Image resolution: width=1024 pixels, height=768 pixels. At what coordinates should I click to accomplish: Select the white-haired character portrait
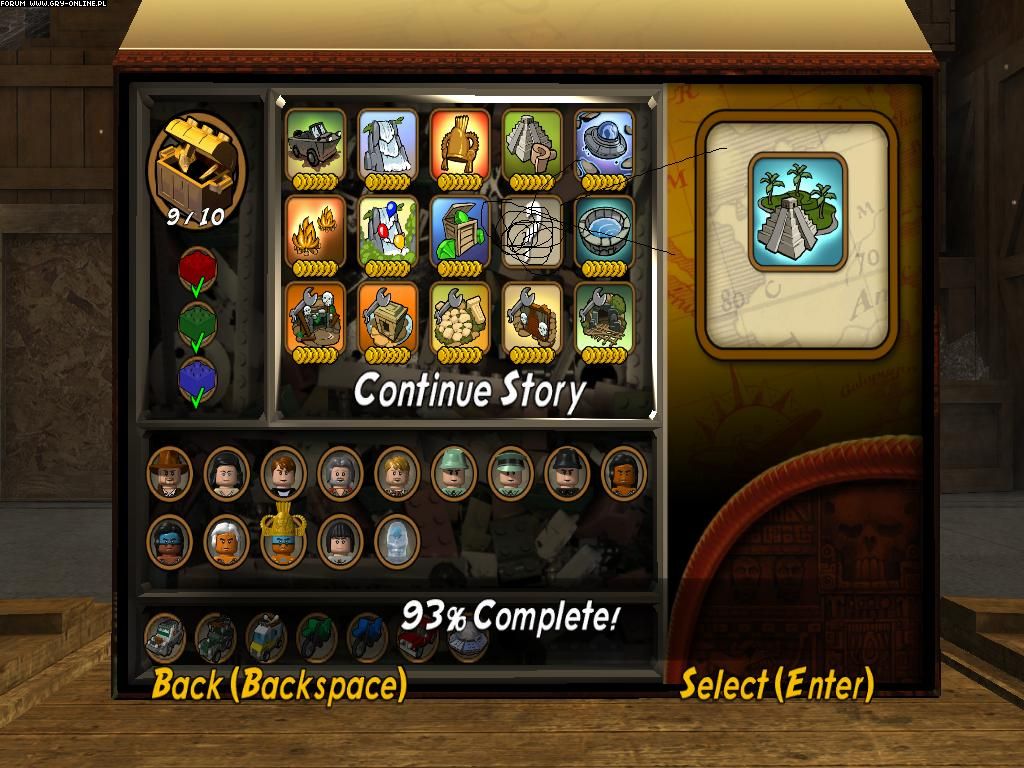tap(226, 540)
